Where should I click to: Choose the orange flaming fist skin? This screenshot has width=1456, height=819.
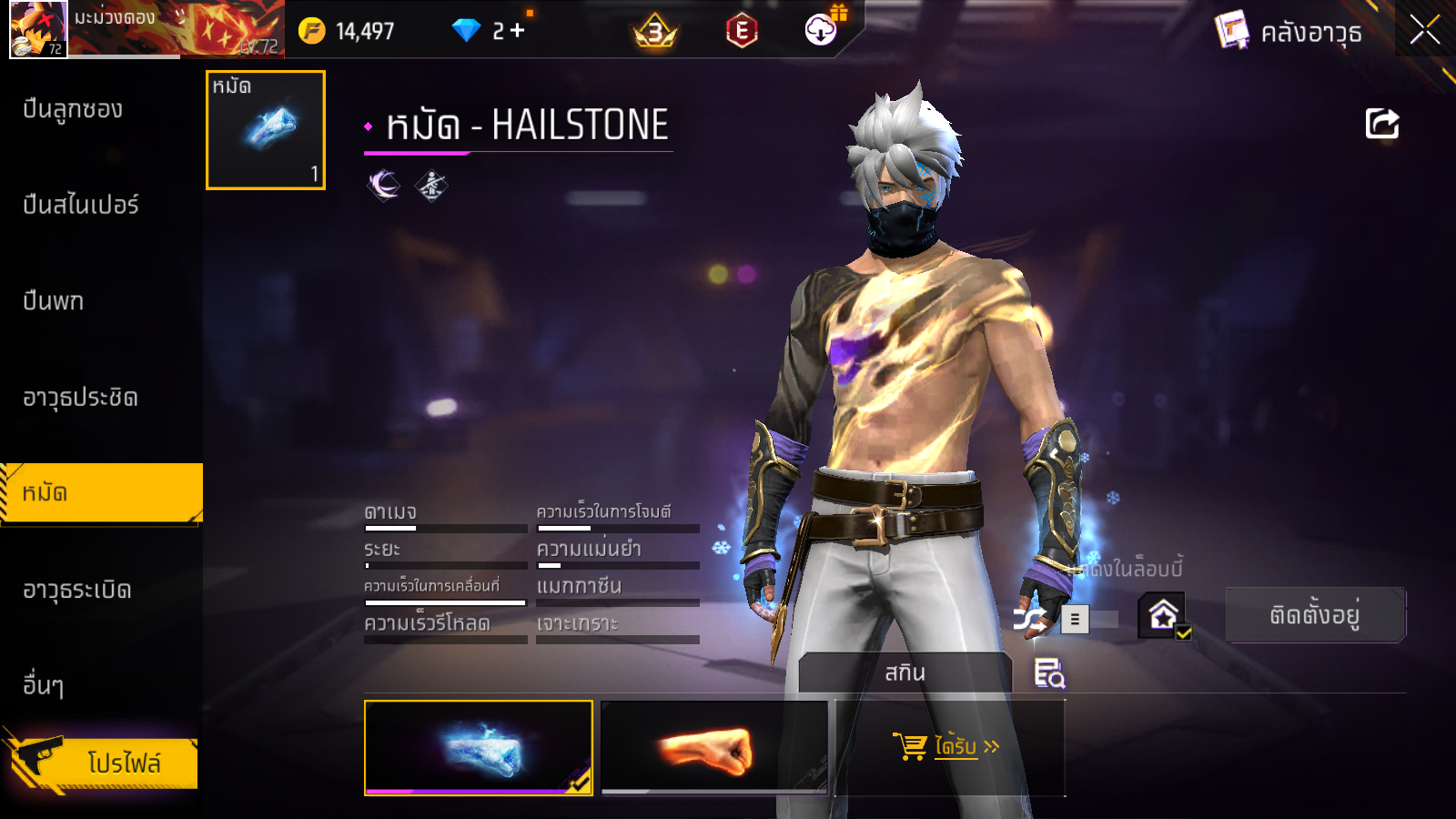point(714,748)
